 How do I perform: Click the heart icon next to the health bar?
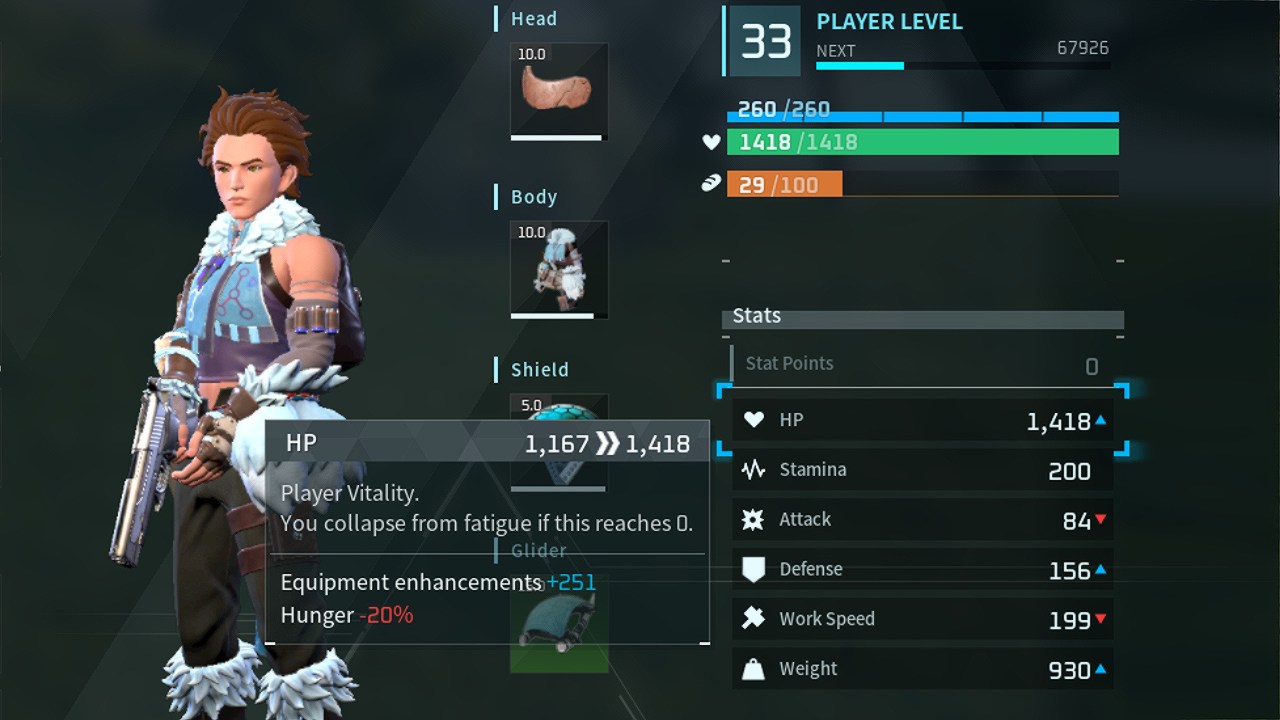pos(710,142)
